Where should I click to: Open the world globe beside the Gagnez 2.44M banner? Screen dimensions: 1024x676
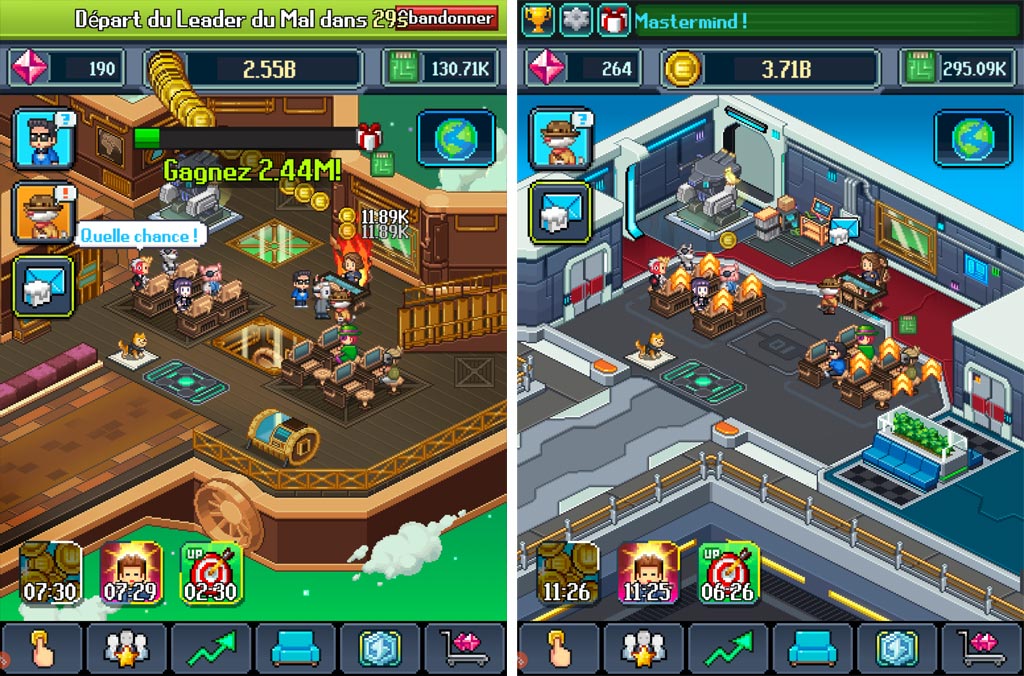pos(456,138)
